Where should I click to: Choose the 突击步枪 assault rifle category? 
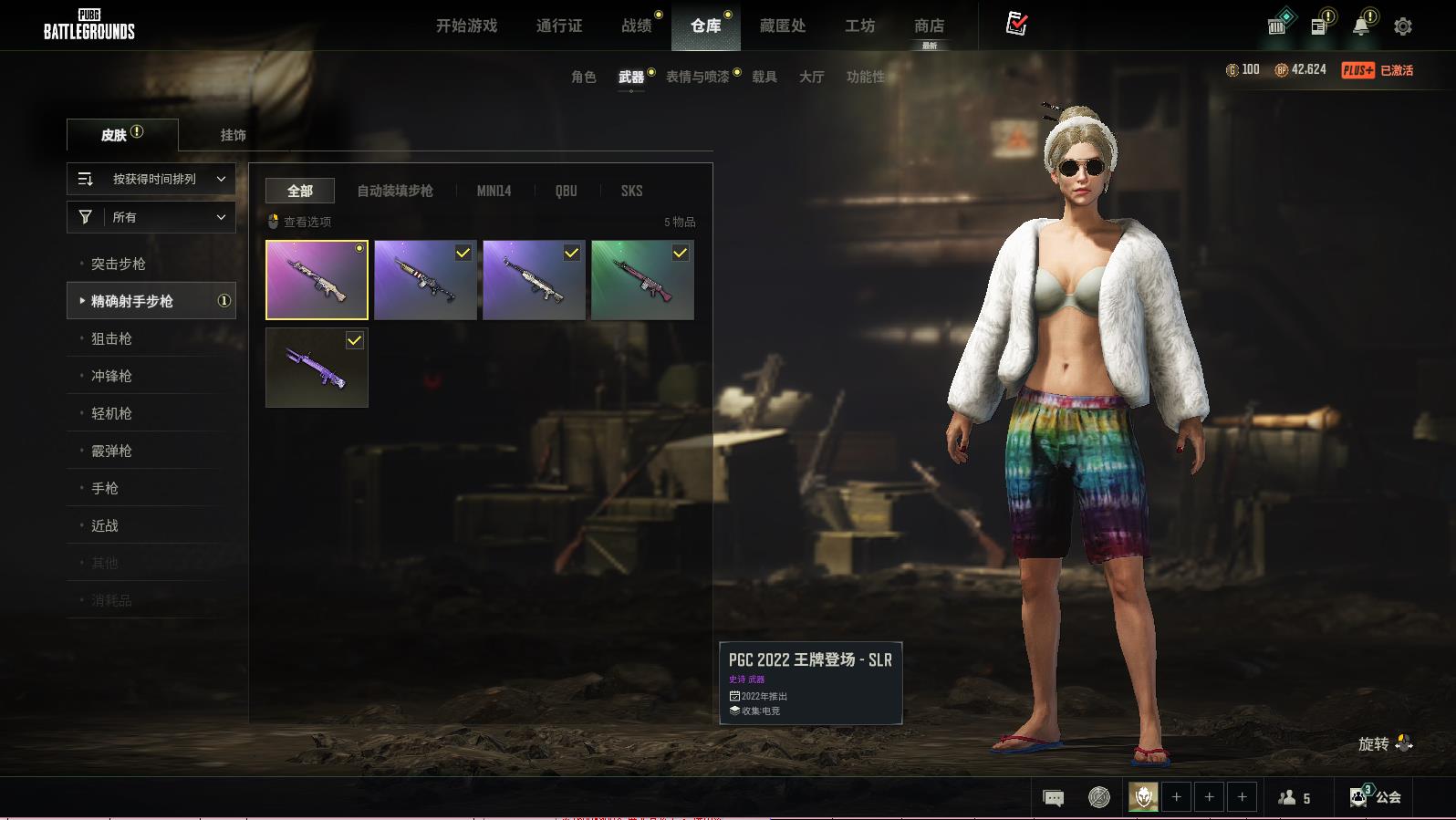[x=119, y=264]
